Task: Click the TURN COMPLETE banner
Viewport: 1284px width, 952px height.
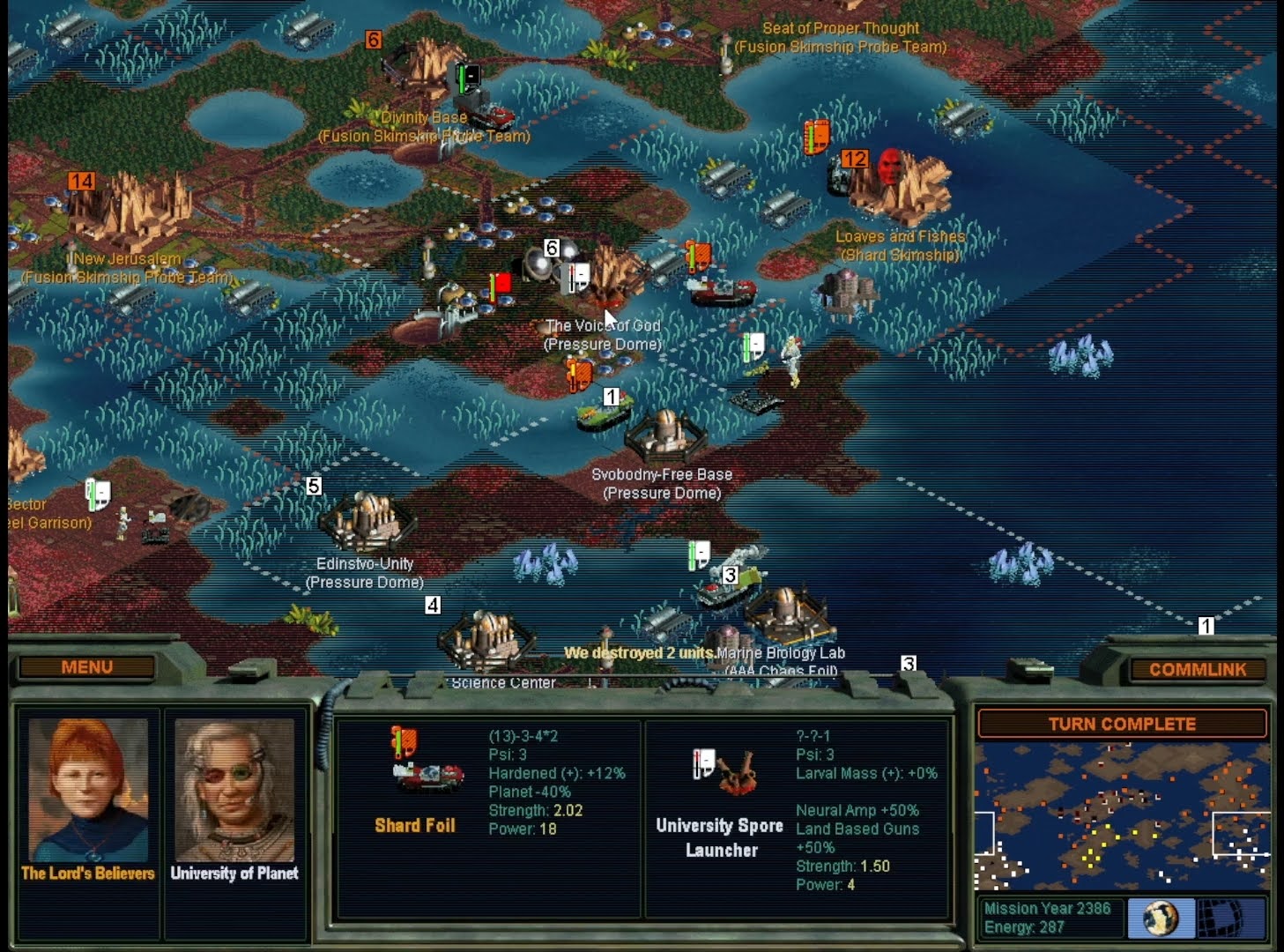Action: [1122, 724]
